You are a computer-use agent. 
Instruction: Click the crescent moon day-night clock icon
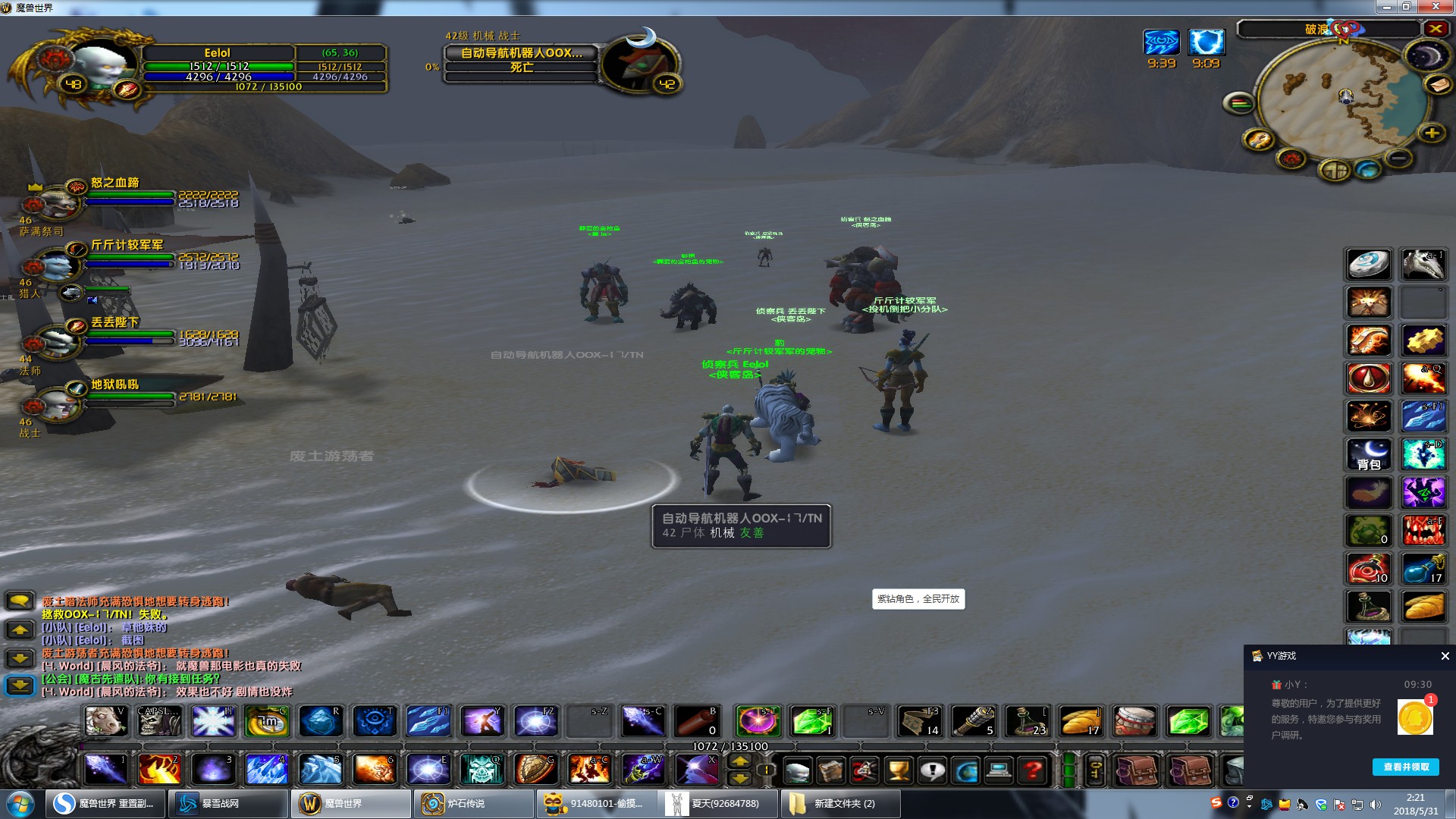point(1426,55)
